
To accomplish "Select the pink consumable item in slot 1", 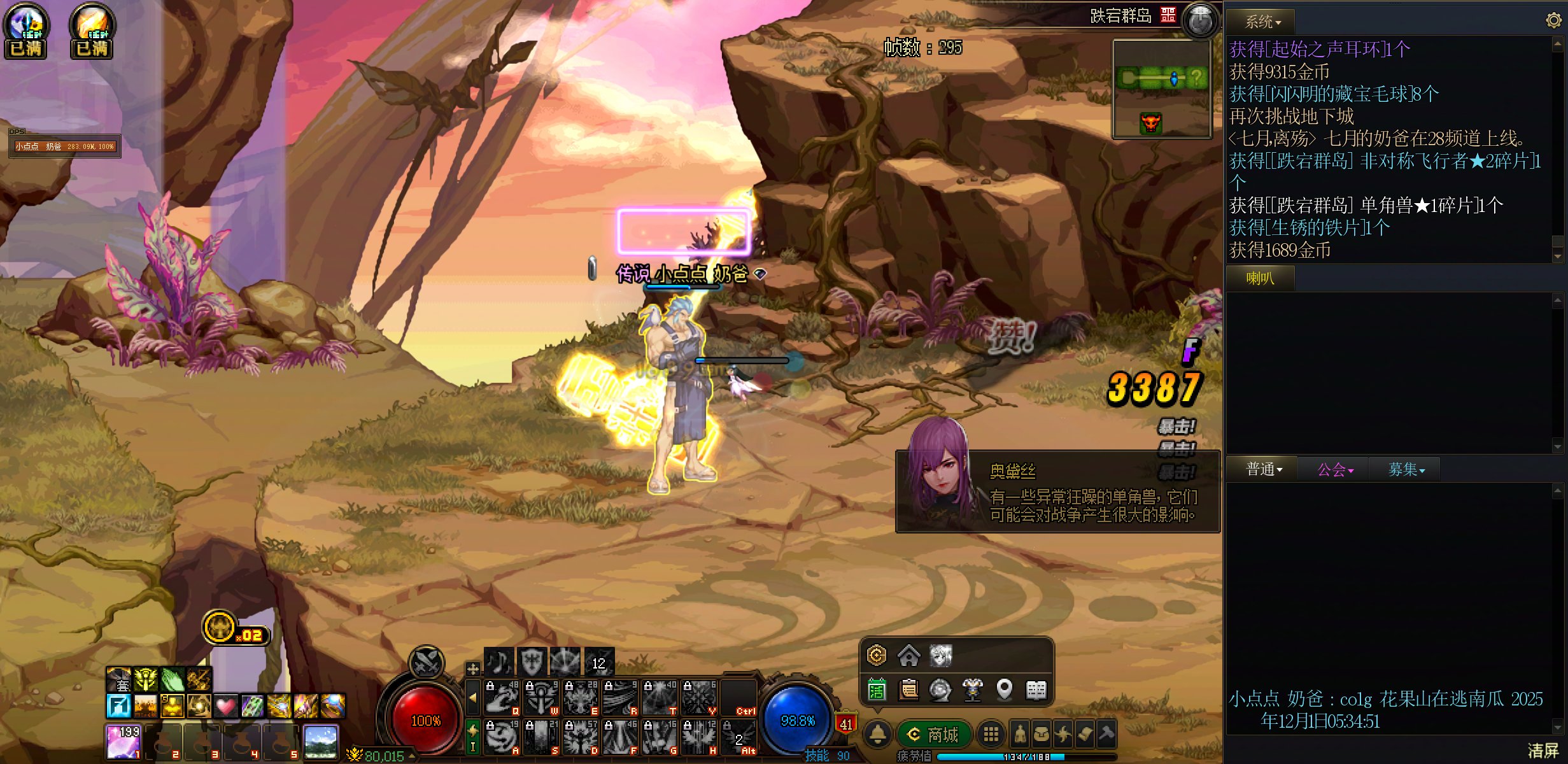I will 123,742.
